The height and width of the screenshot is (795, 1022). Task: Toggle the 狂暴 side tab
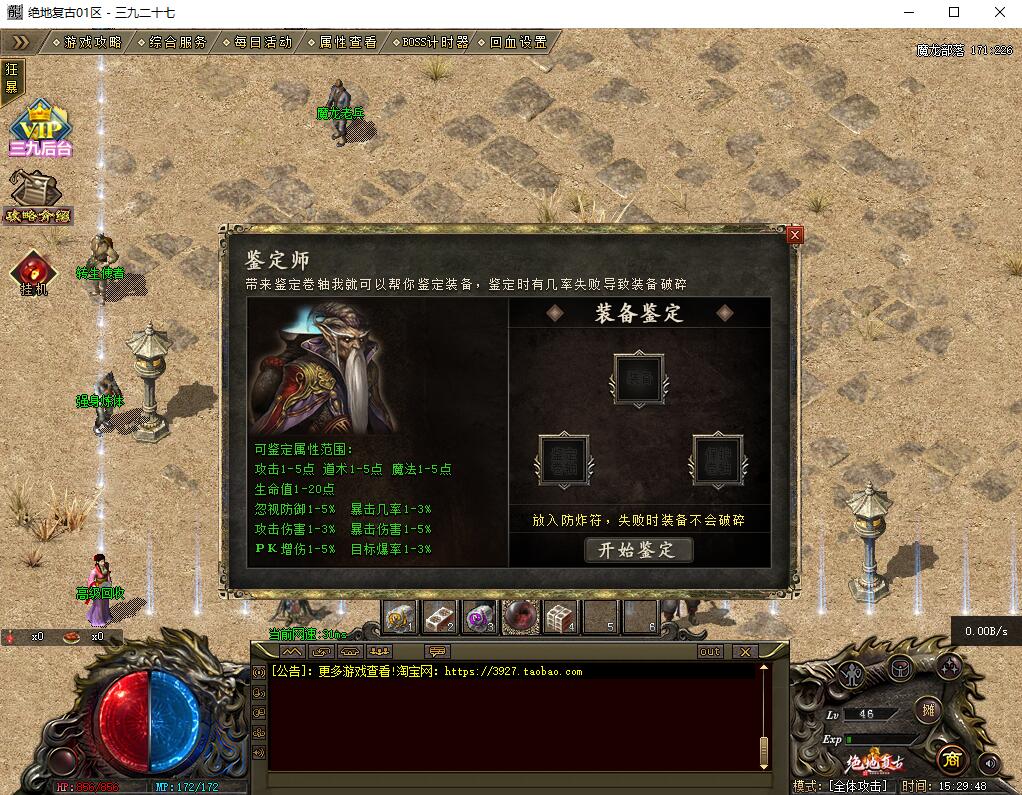point(12,78)
